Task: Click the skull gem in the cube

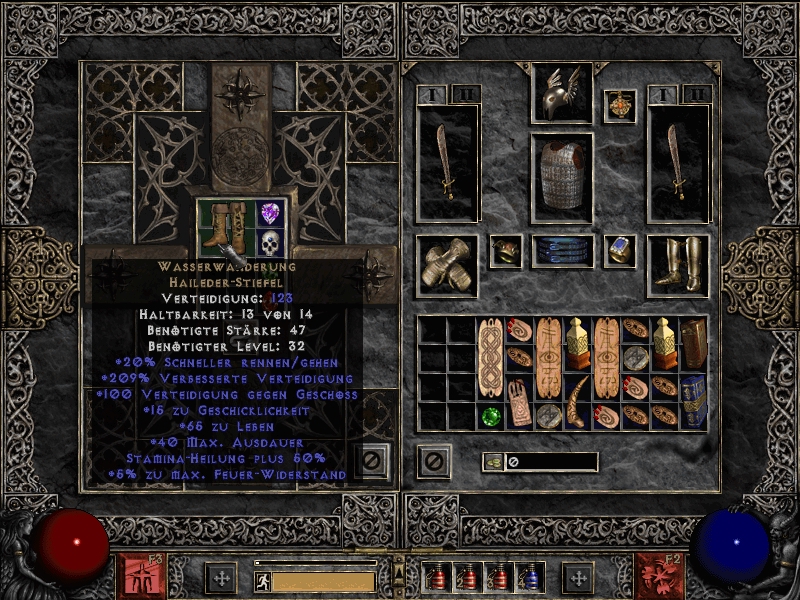Action: pos(270,243)
